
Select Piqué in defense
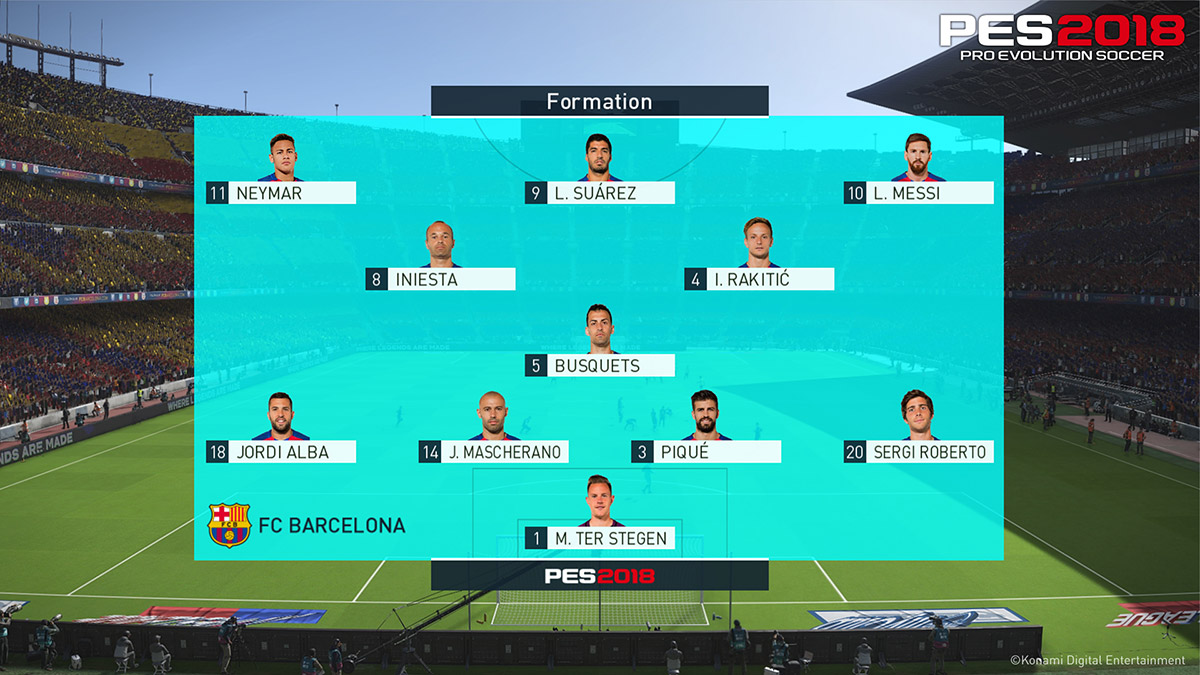tap(706, 452)
